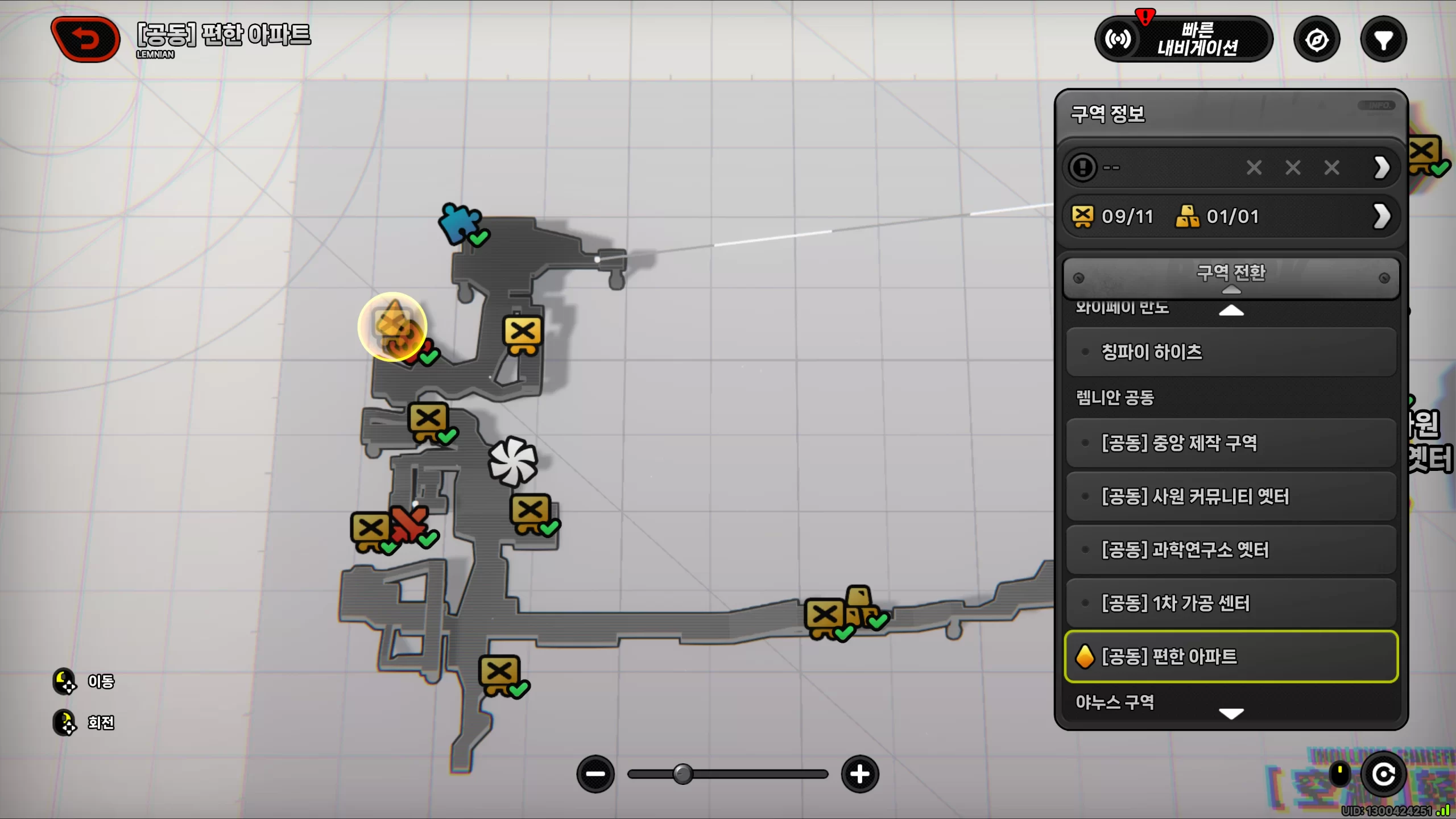Screen dimensions: 1456x819
Task: Select the red crossed swords combat marker
Action: click(409, 523)
